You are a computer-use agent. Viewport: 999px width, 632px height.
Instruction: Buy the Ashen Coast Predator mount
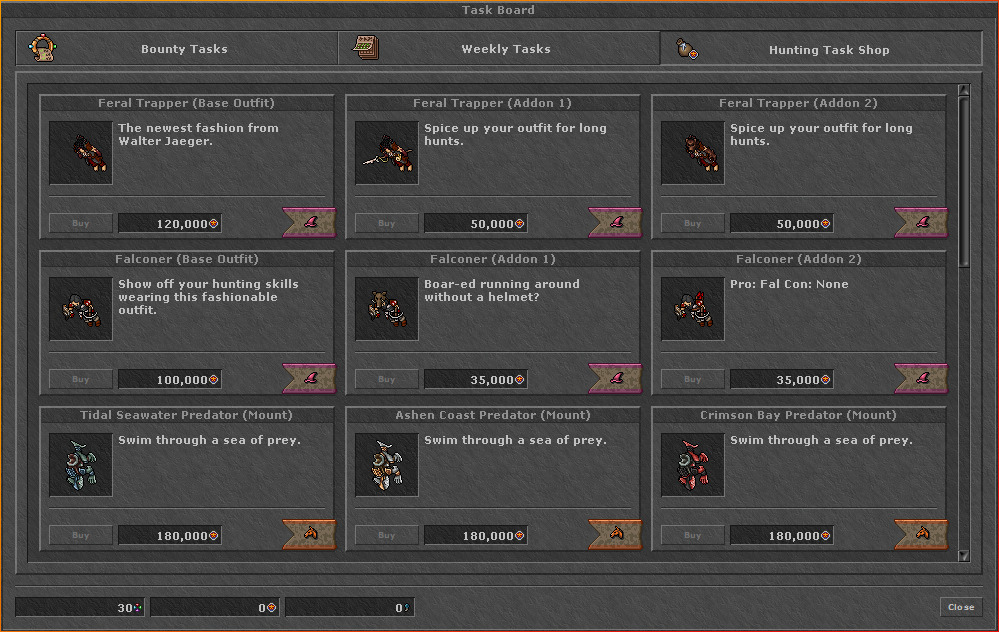click(x=387, y=536)
